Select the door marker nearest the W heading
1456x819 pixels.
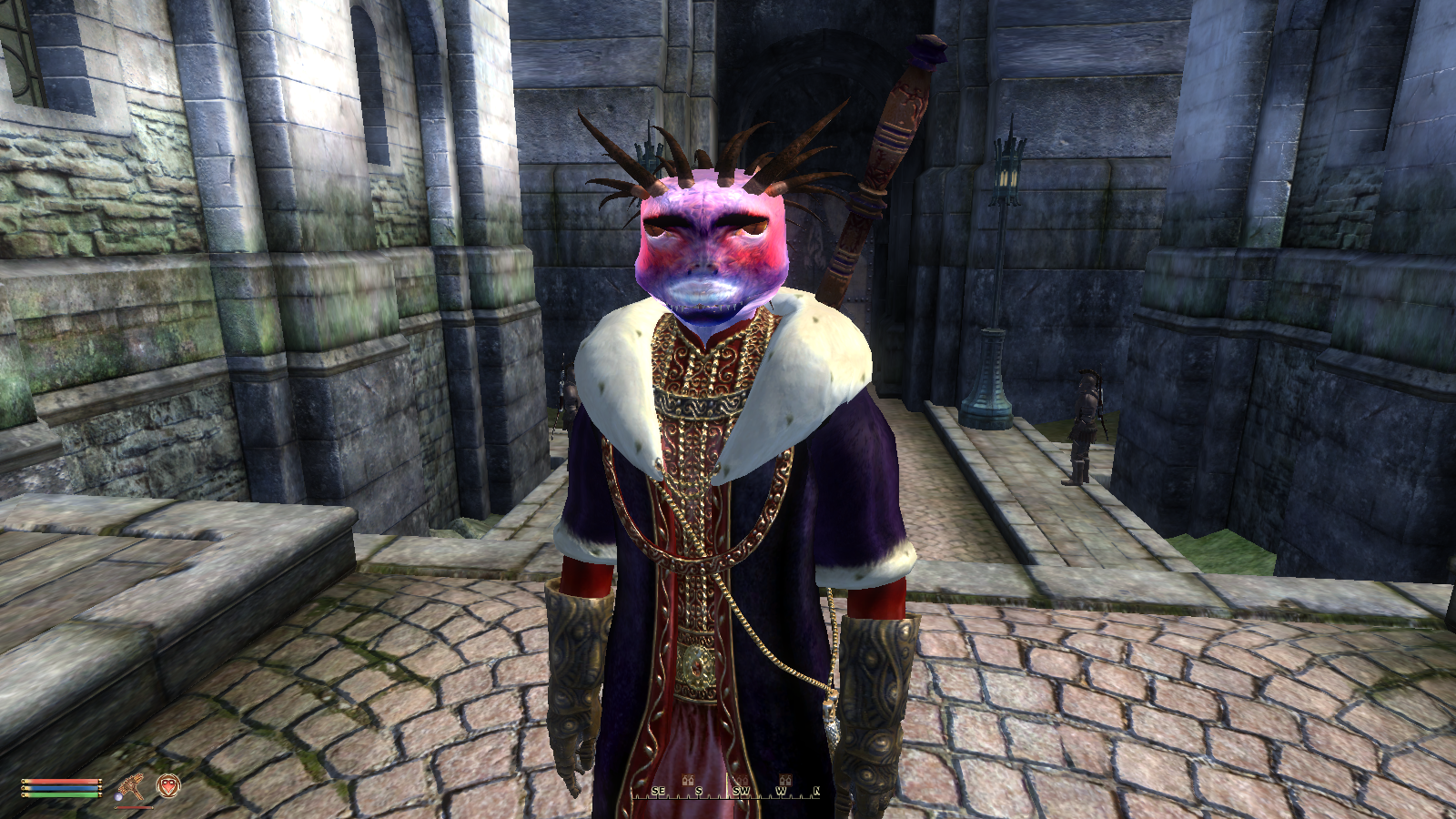click(x=786, y=780)
